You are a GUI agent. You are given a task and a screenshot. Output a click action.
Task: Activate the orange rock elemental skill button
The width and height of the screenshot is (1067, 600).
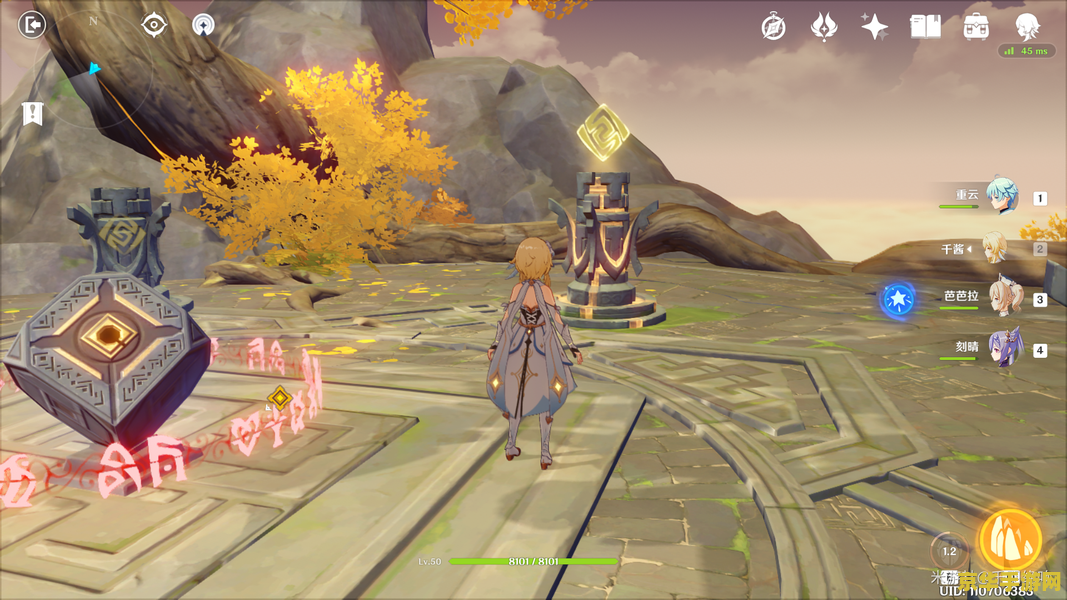pyautogui.click(x=1010, y=541)
